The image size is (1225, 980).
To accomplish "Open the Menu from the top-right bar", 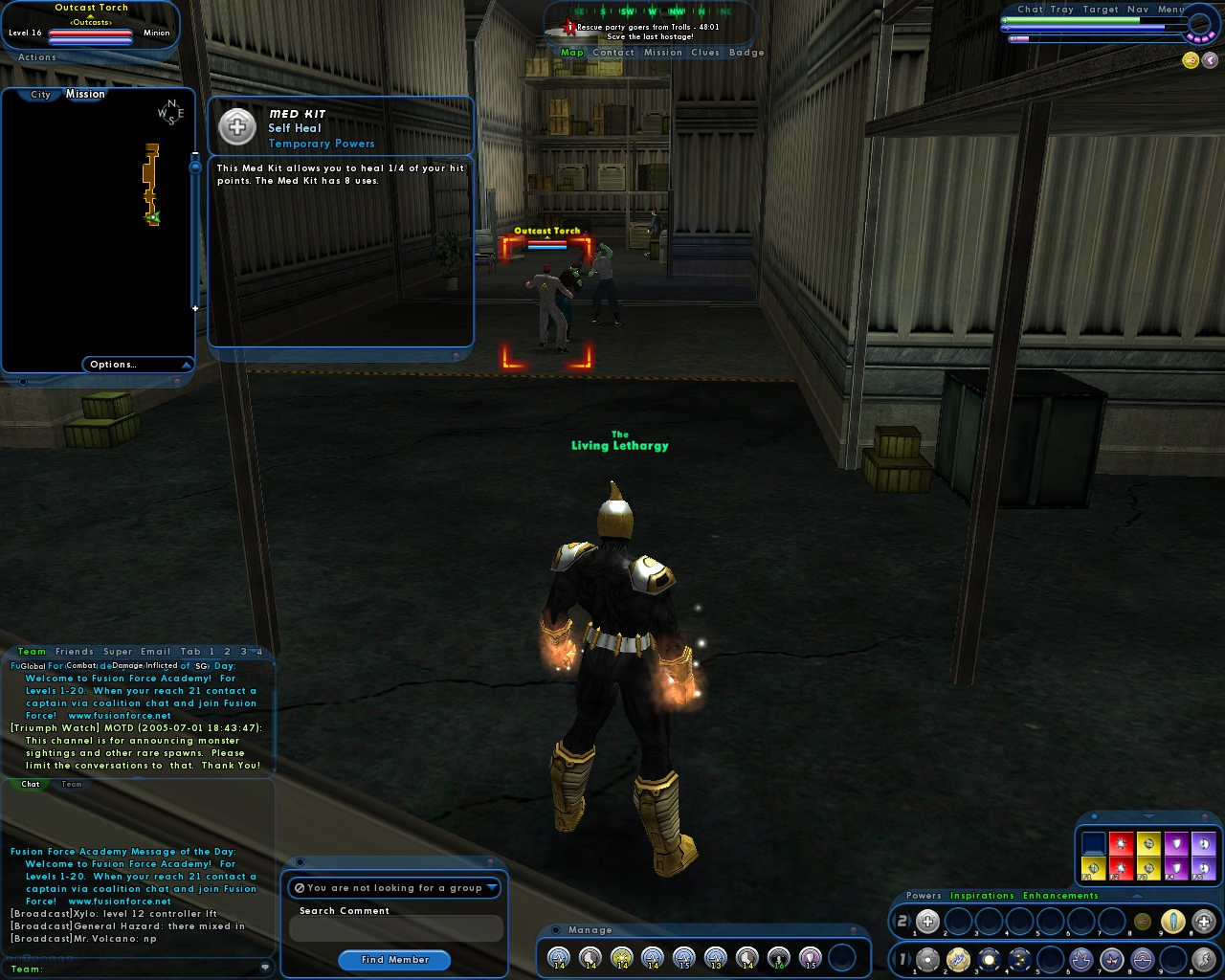I will click(1169, 9).
